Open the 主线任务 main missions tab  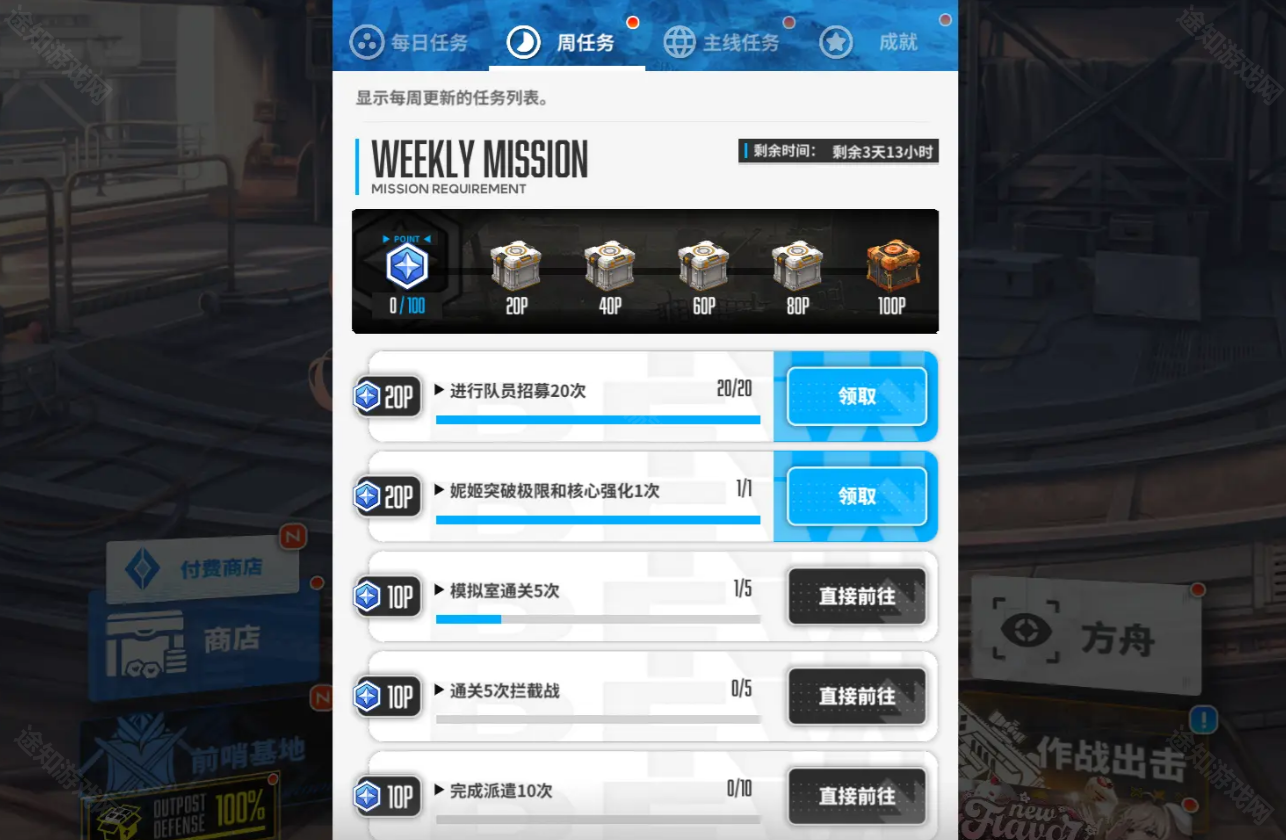pyautogui.click(x=722, y=42)
